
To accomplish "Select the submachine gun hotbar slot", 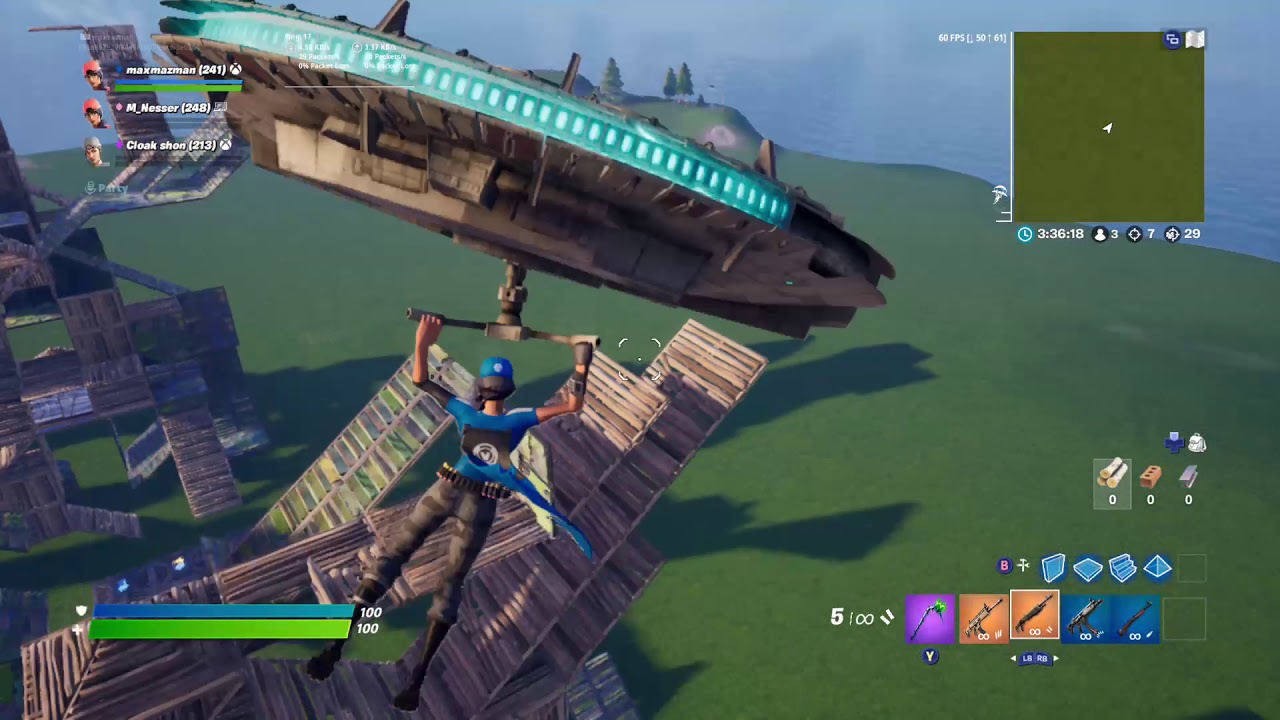I will point(1087,619).
